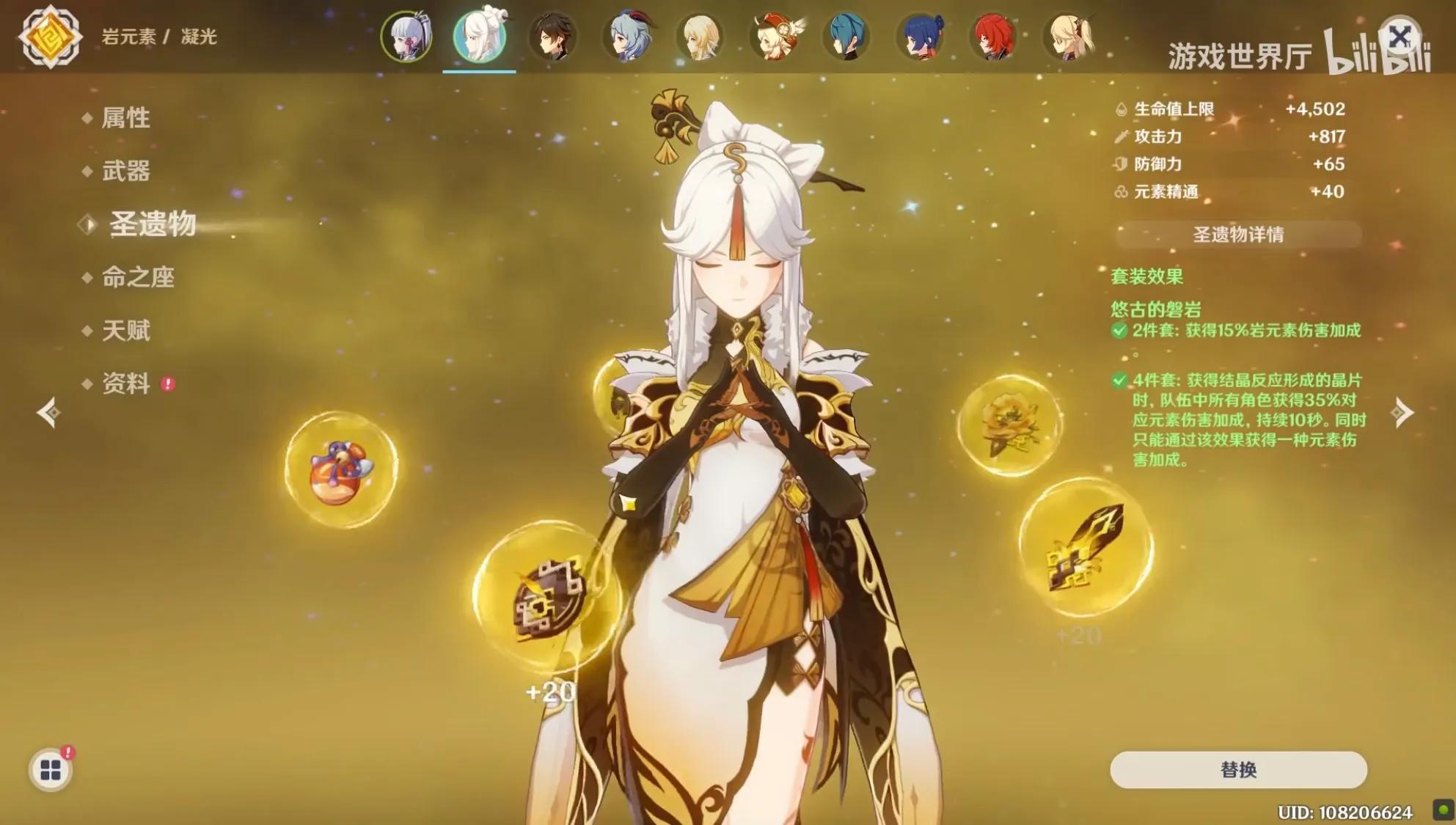Select Klee's portrait with the red hat

click(x=775, y=37)
